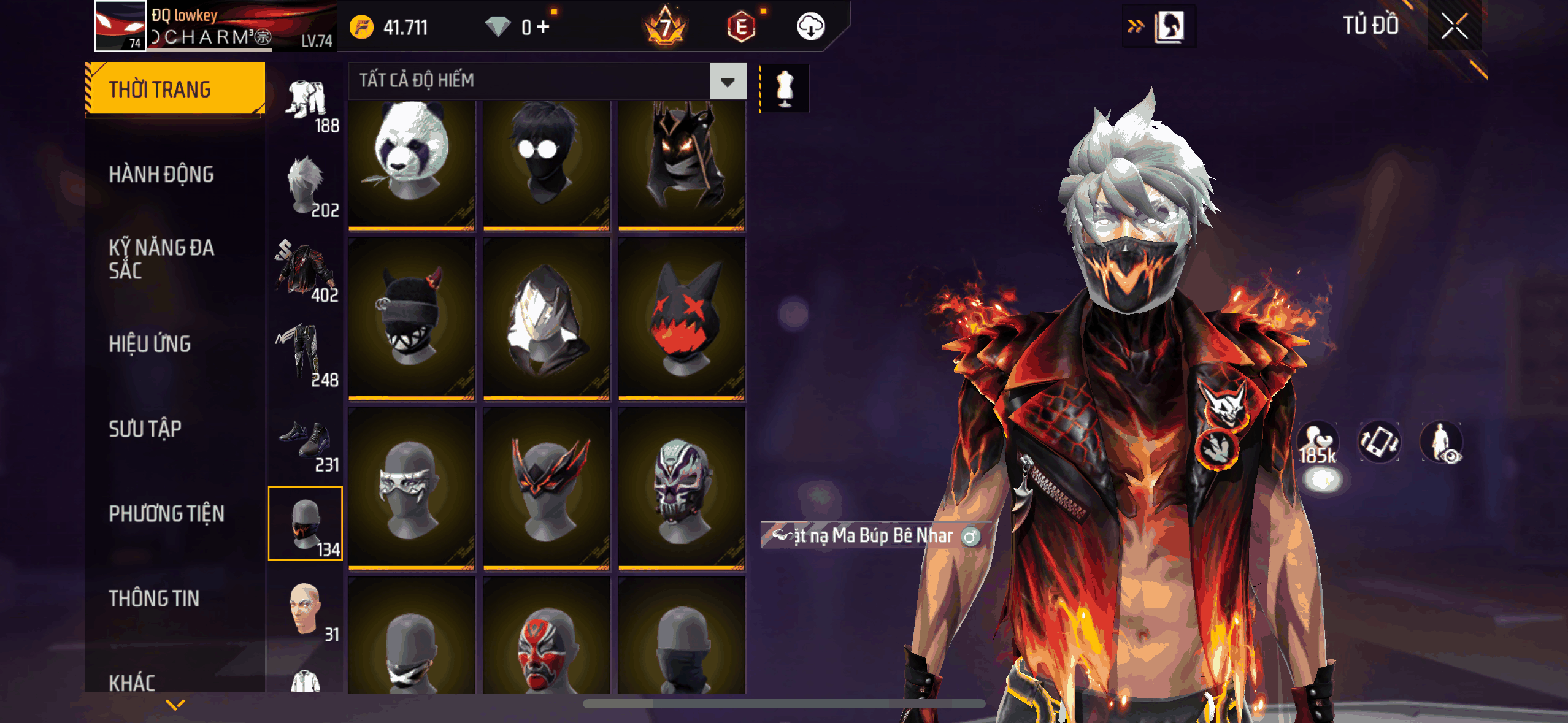Click the mannequin outfit preset icon
Viewport: 1568px width, 723px height.
785,88
